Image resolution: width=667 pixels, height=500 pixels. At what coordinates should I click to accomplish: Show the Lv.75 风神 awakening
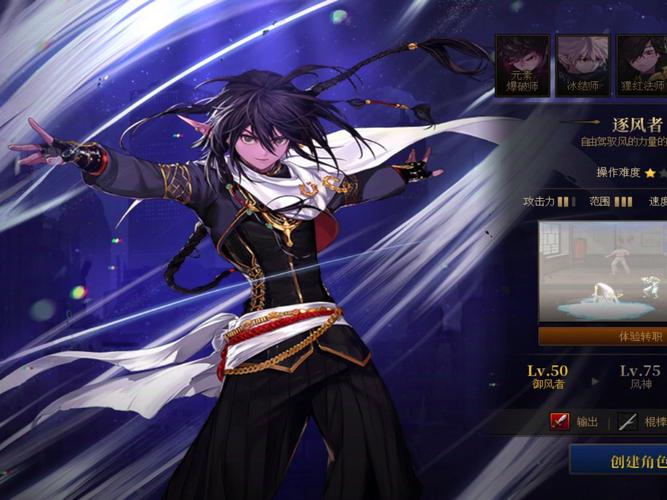click(x=639, y=377)
